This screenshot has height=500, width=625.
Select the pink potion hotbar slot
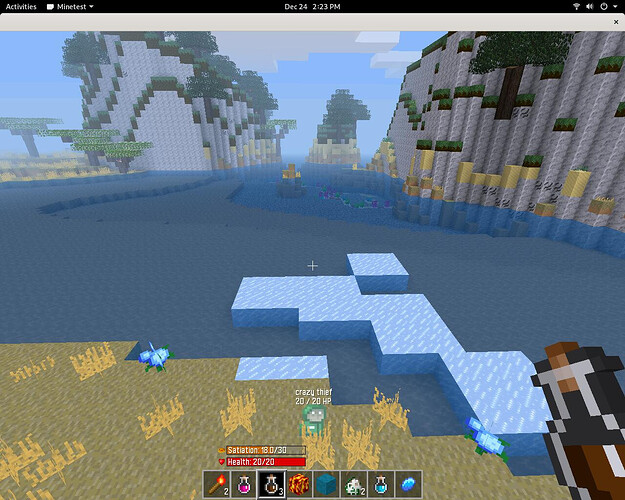pos(244,485)
